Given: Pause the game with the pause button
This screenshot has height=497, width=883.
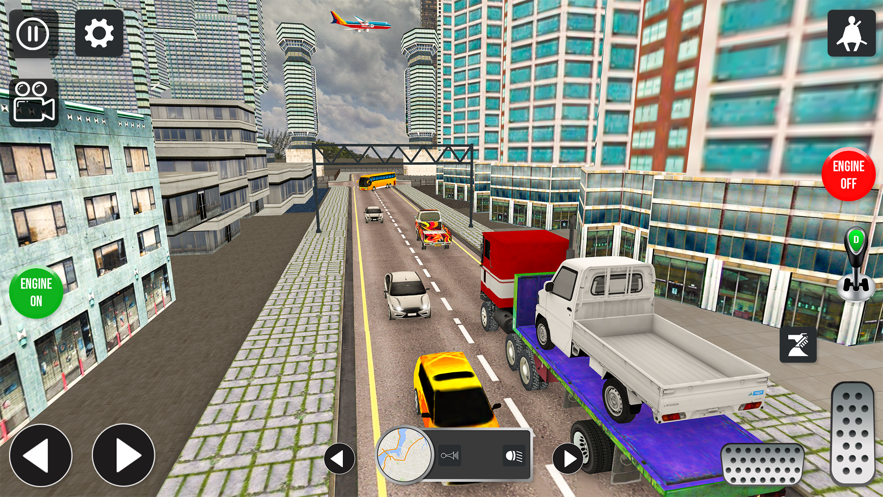Looking at the screenshot, I should point(33,34).
